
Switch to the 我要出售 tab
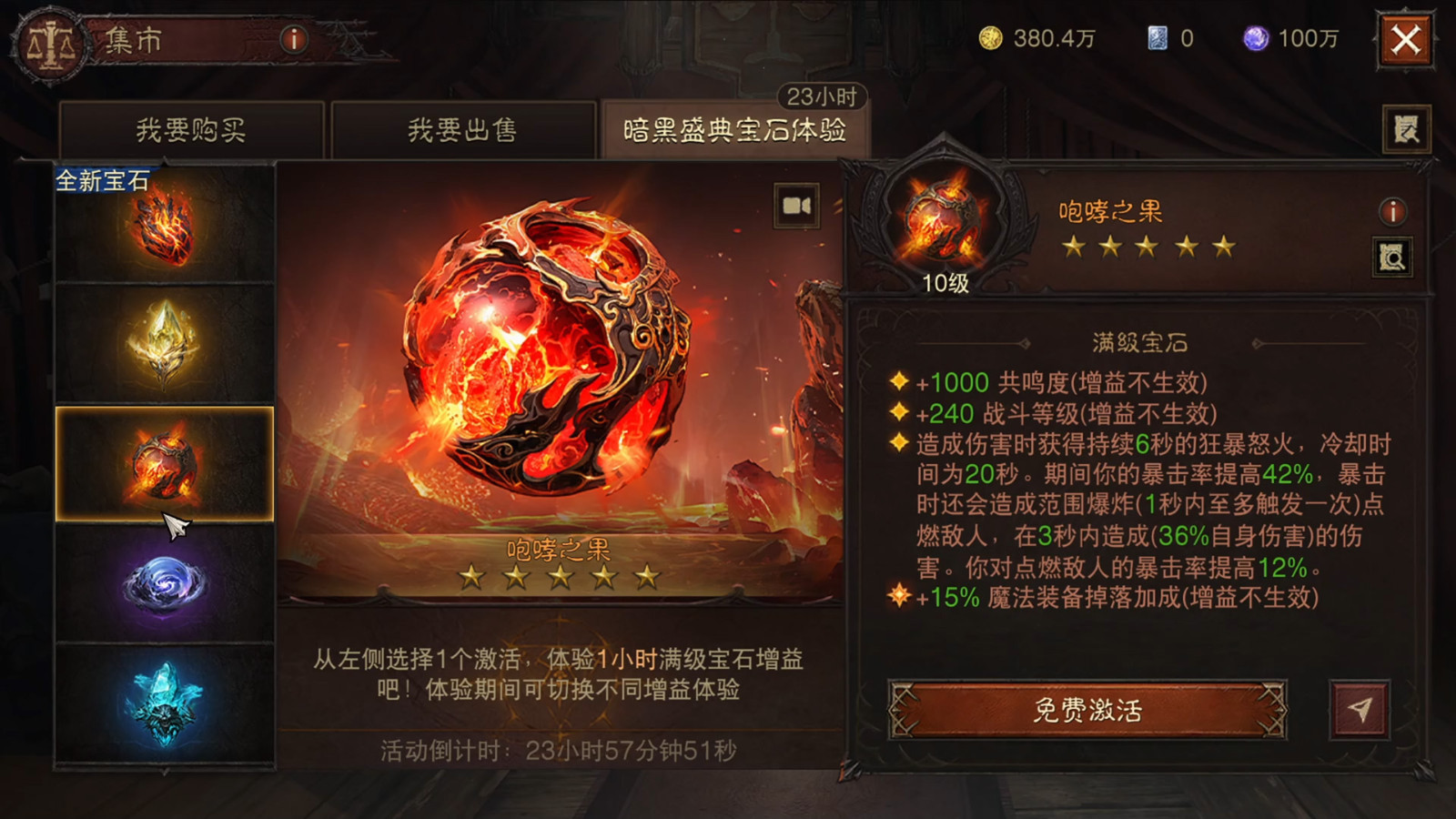pos(464,129)
